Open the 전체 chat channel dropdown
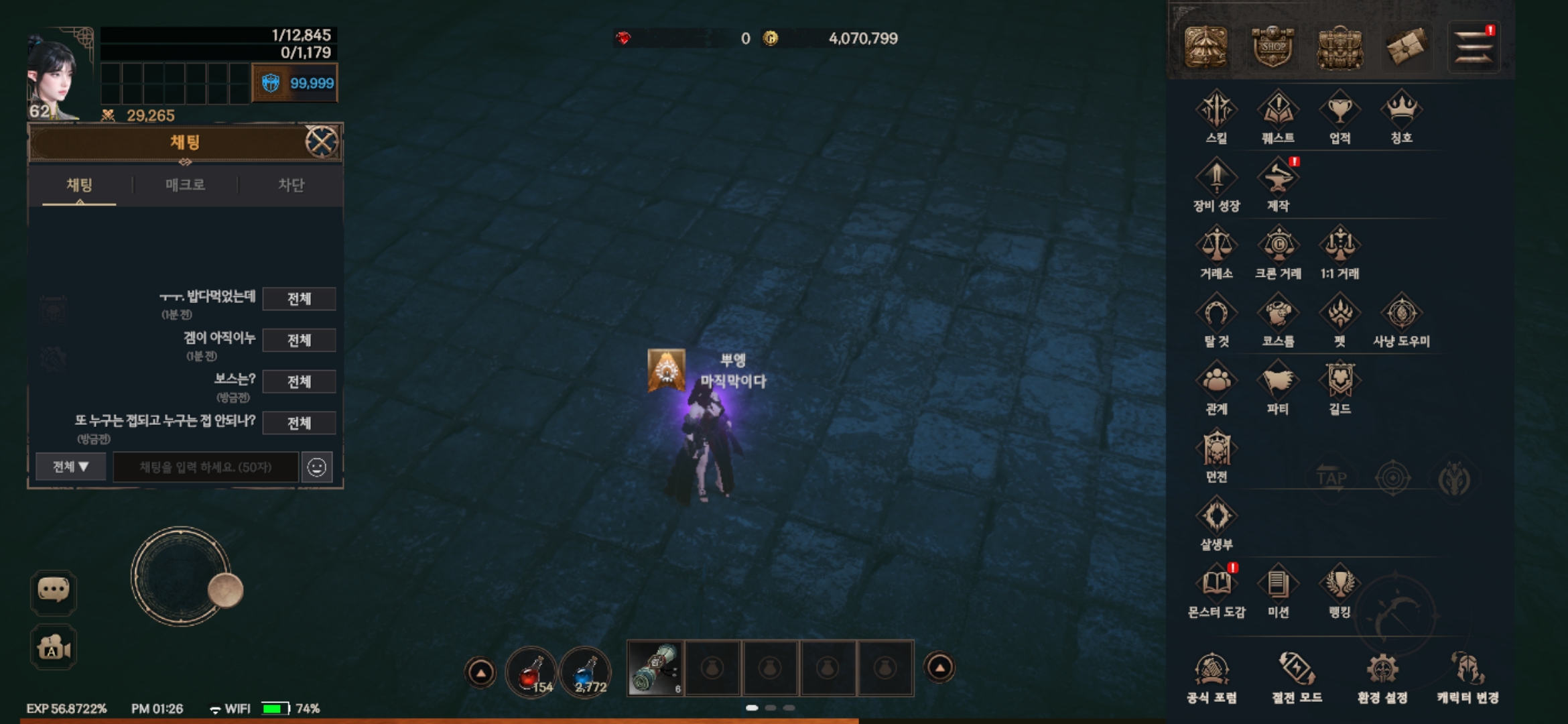The width and height of the screenshot is (1568, 724). (70, 467)
